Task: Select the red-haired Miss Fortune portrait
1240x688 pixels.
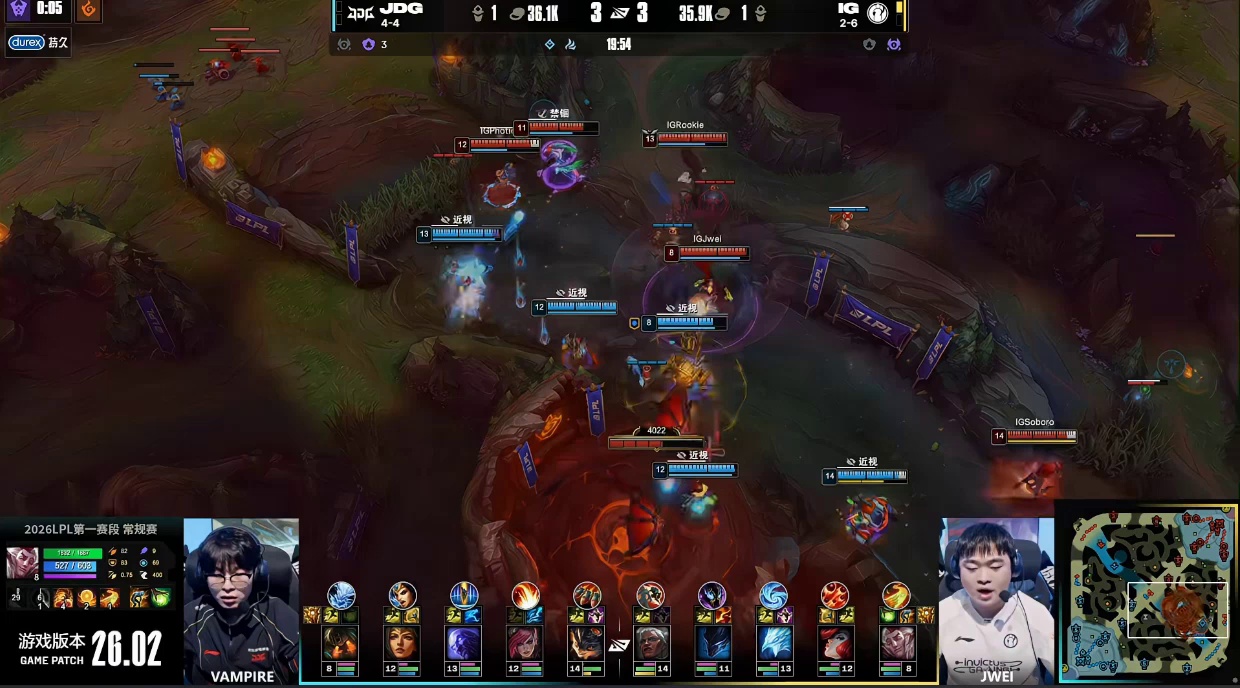Action: pyautogui.click(x=835, y=643)
